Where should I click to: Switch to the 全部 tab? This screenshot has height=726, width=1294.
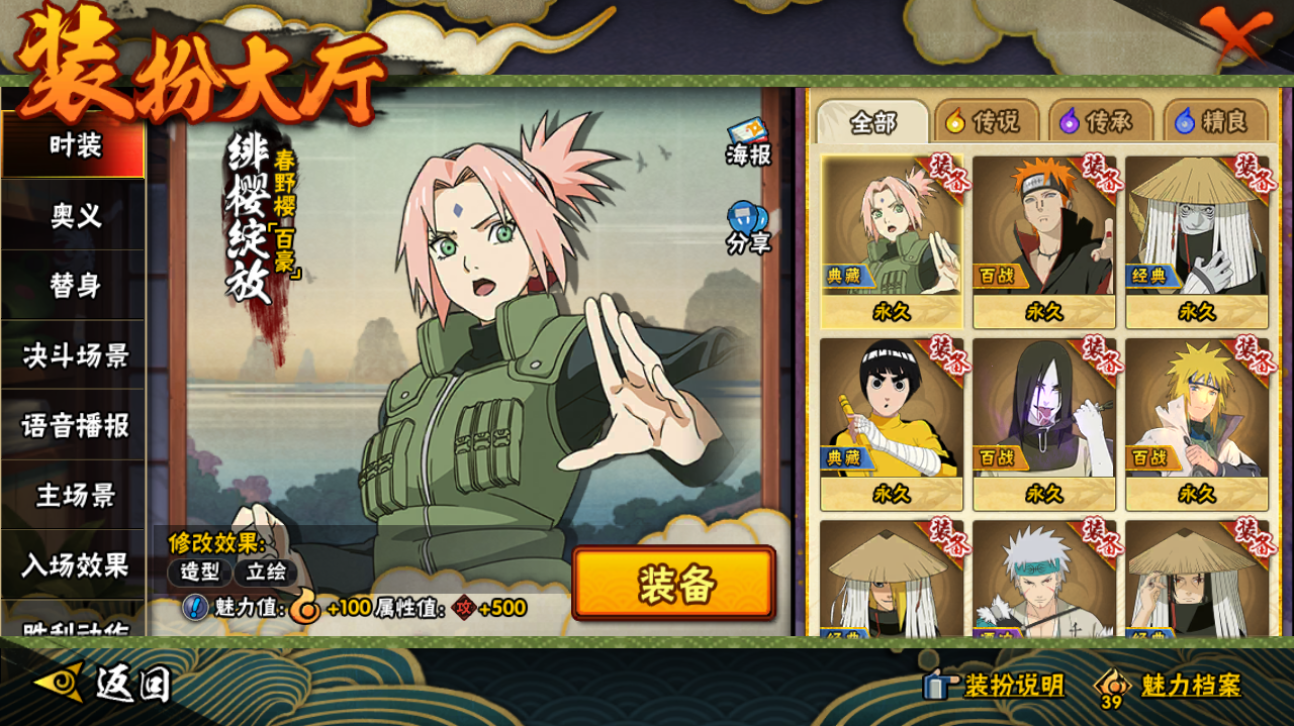coord(872,123)
